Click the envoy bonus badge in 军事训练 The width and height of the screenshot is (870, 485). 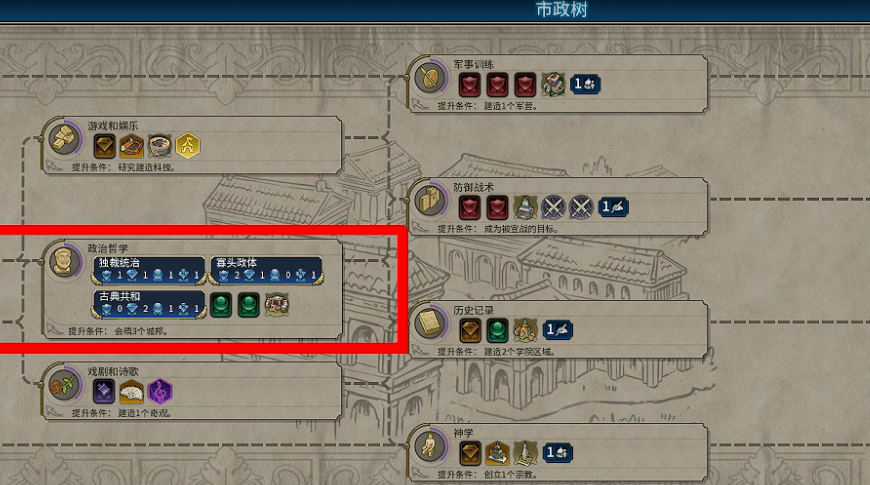pyautogui.click(x=585, y=84)
